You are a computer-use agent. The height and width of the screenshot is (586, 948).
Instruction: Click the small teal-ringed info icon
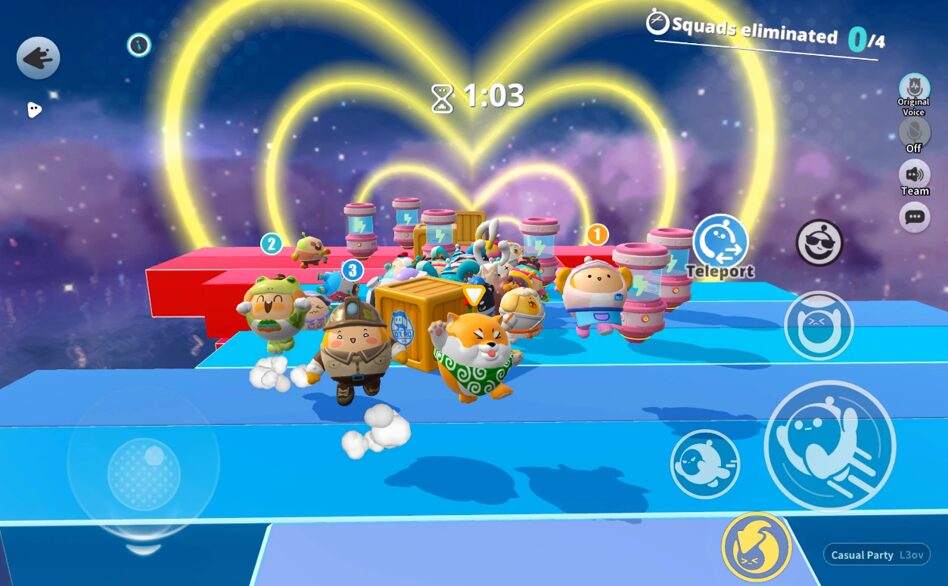[139, 44]
